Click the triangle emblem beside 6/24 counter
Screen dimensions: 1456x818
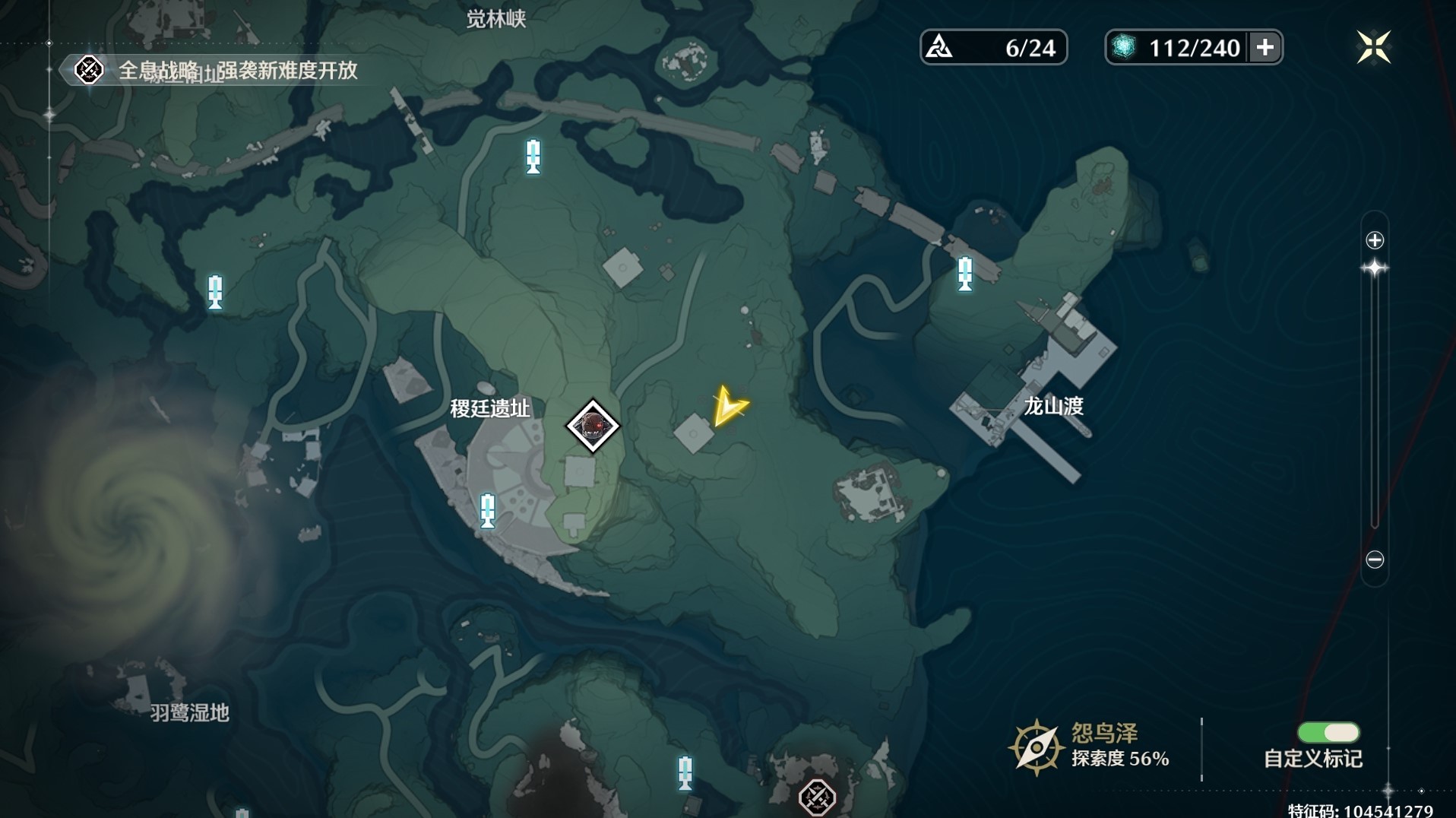pyautogui.click(x=940, y=46)
